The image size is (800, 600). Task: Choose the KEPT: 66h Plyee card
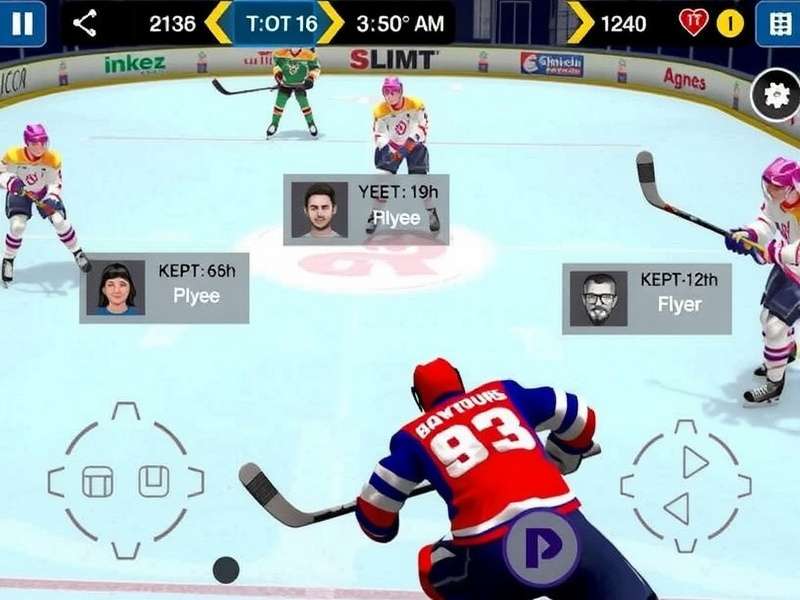tap(165, 288)
